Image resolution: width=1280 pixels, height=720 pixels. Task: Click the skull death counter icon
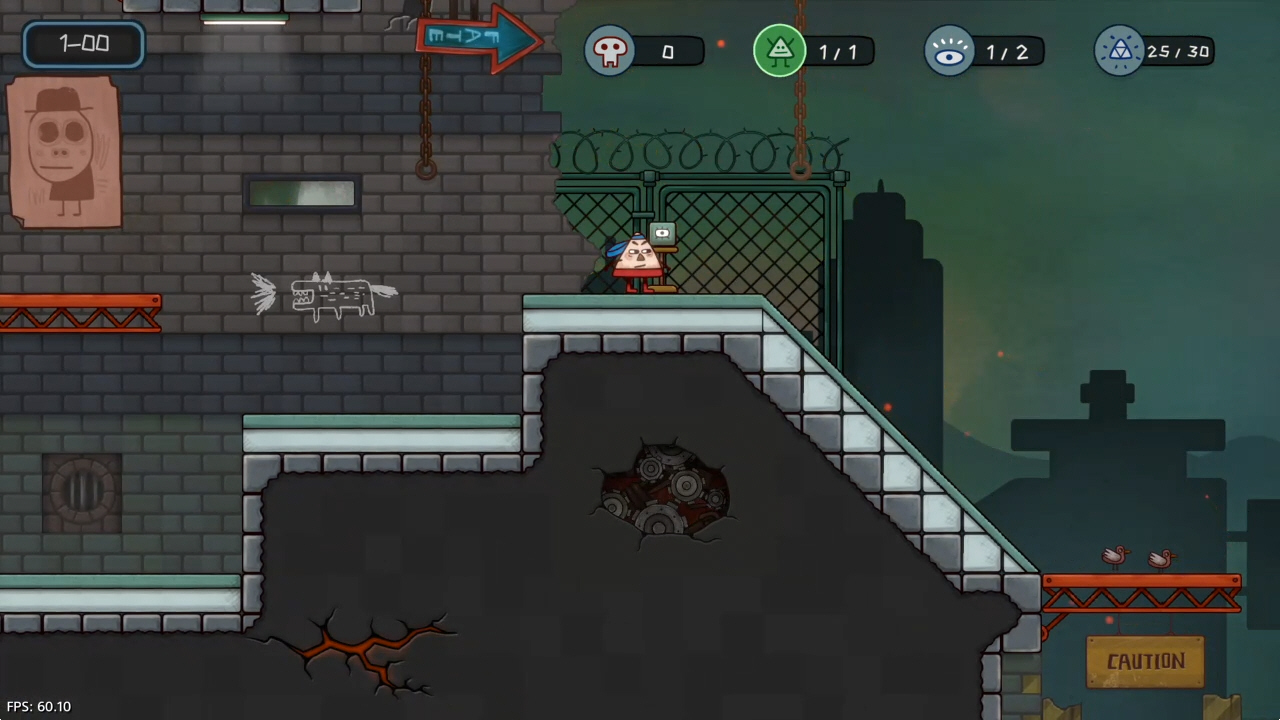coord(610,51)
